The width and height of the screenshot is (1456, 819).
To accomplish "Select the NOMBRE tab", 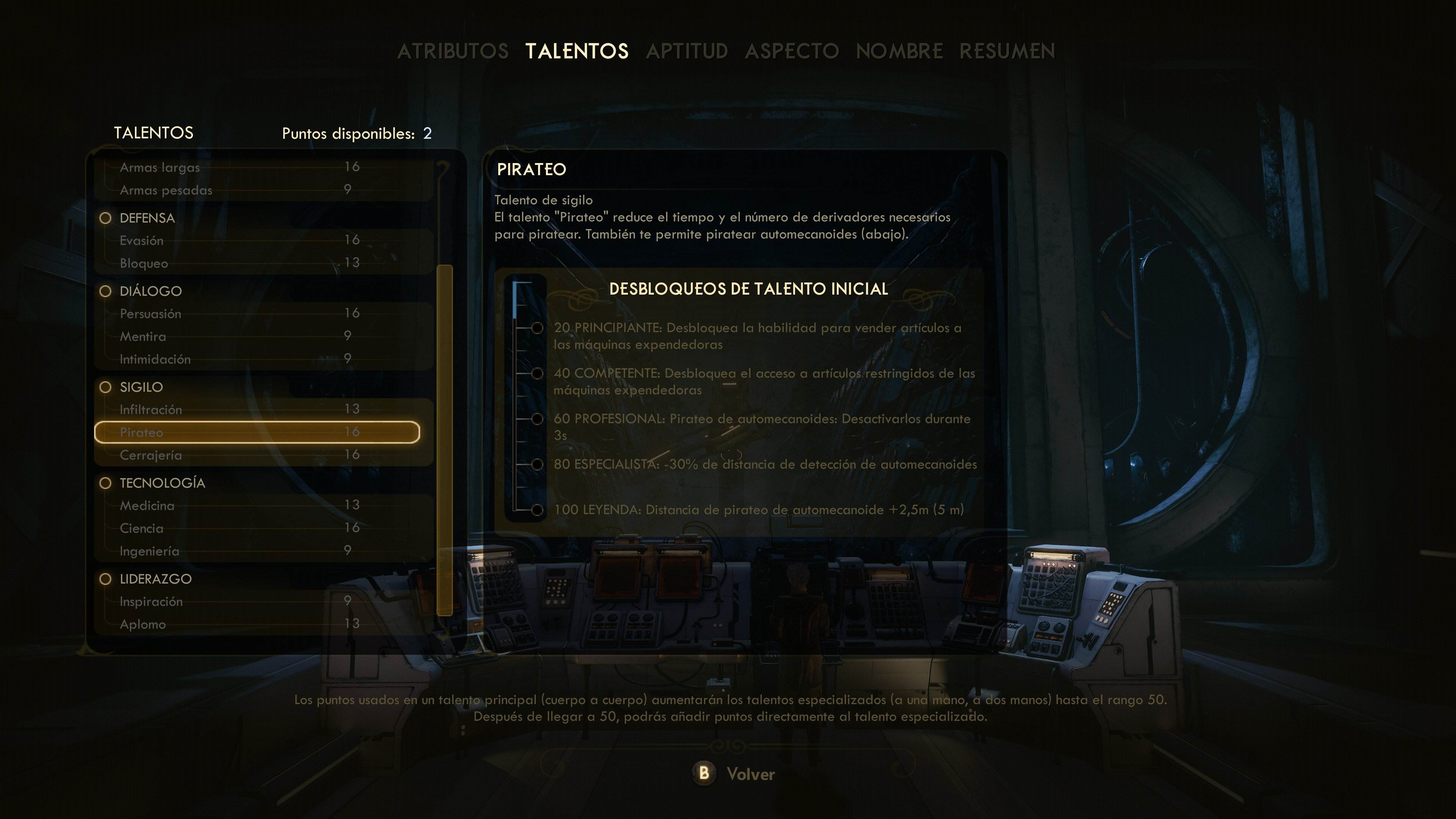I will tap(899, 52).
